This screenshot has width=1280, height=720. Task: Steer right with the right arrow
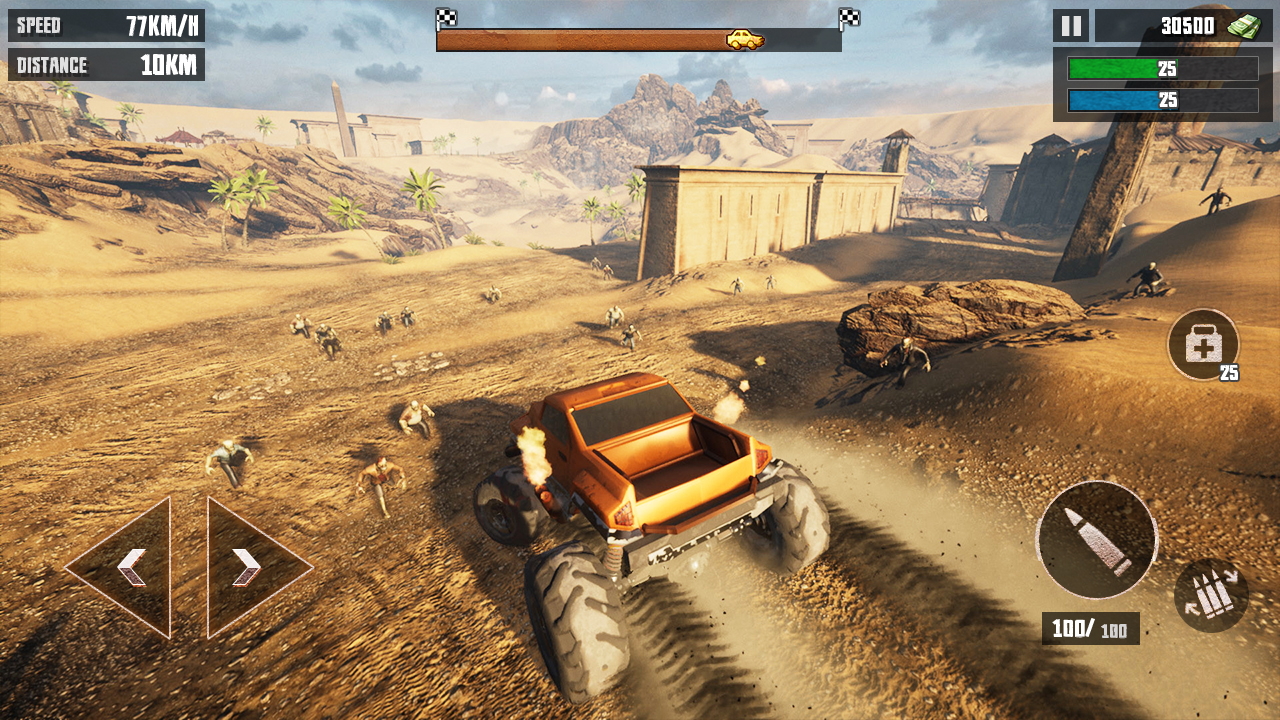(248, 567)
